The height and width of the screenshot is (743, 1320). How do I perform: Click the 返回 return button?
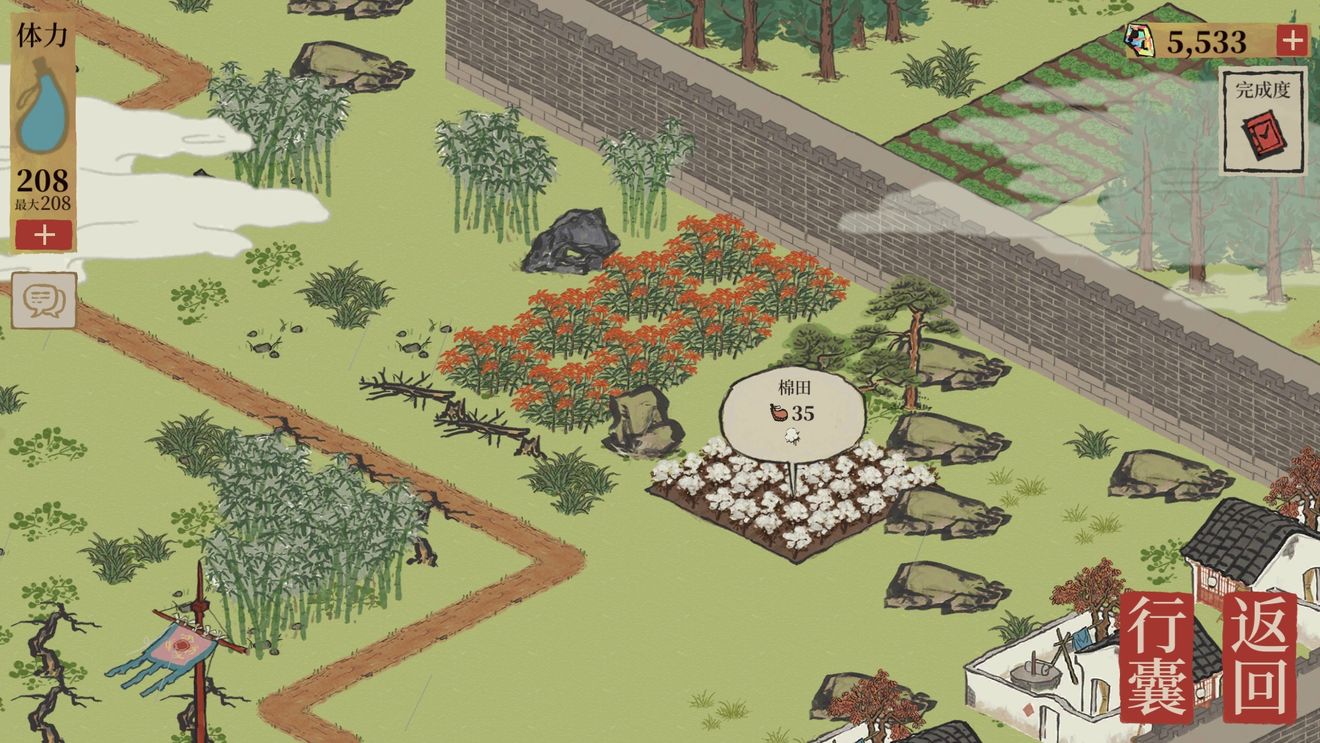[1260, 657]
